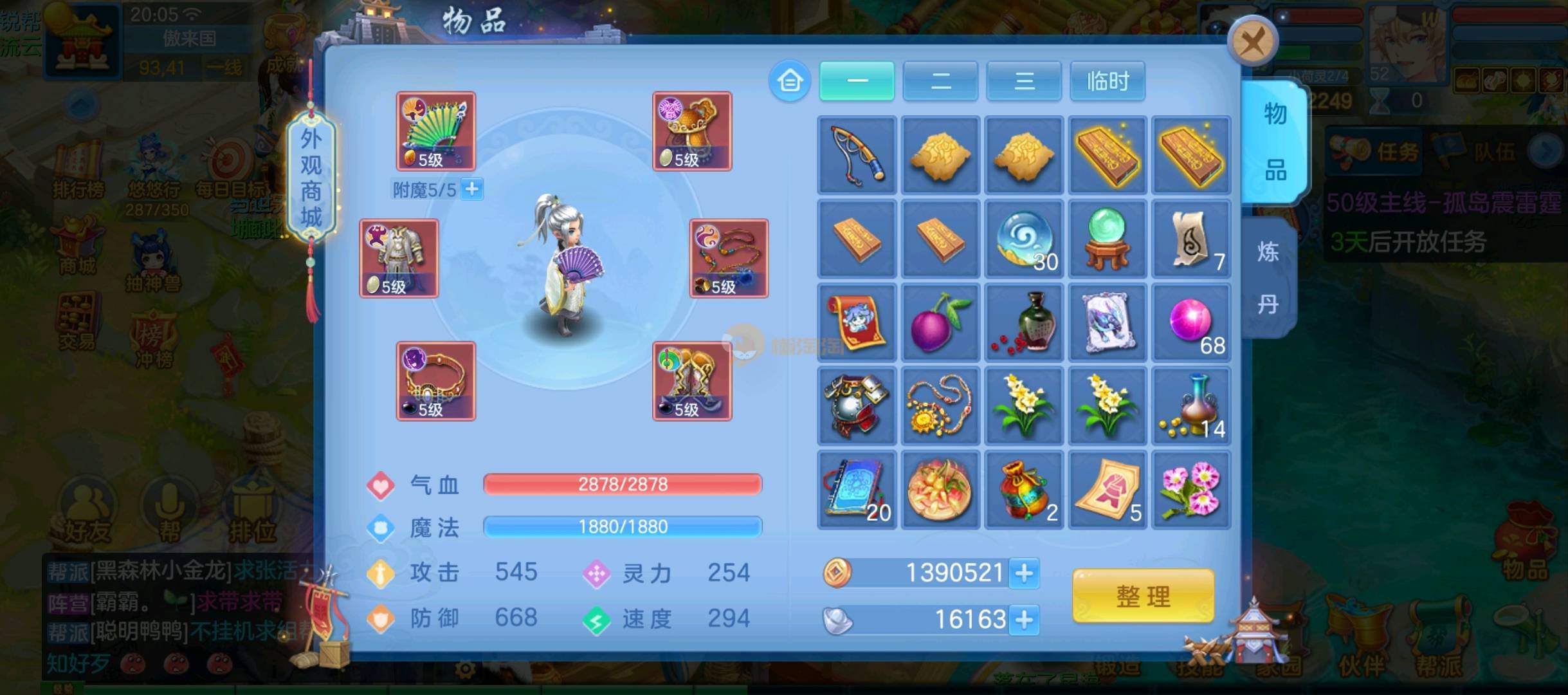Viewport: 1568px width, 695px height.
Task: Open bag page 三
Action: [x=1024, y=81]
